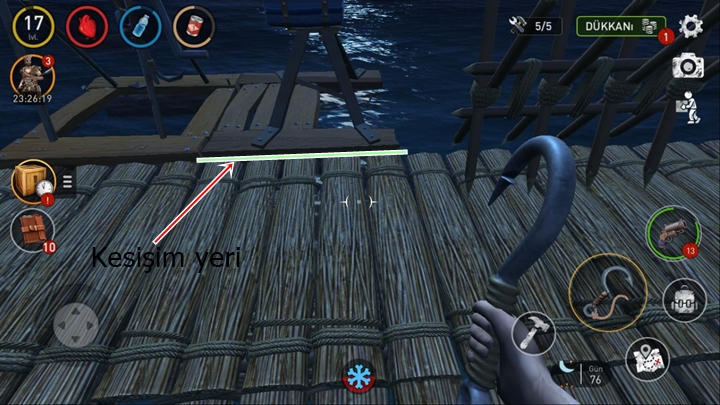Select the flare gun weapon slot
Viewport: 720px width, 405px height.
coord(664,232)
